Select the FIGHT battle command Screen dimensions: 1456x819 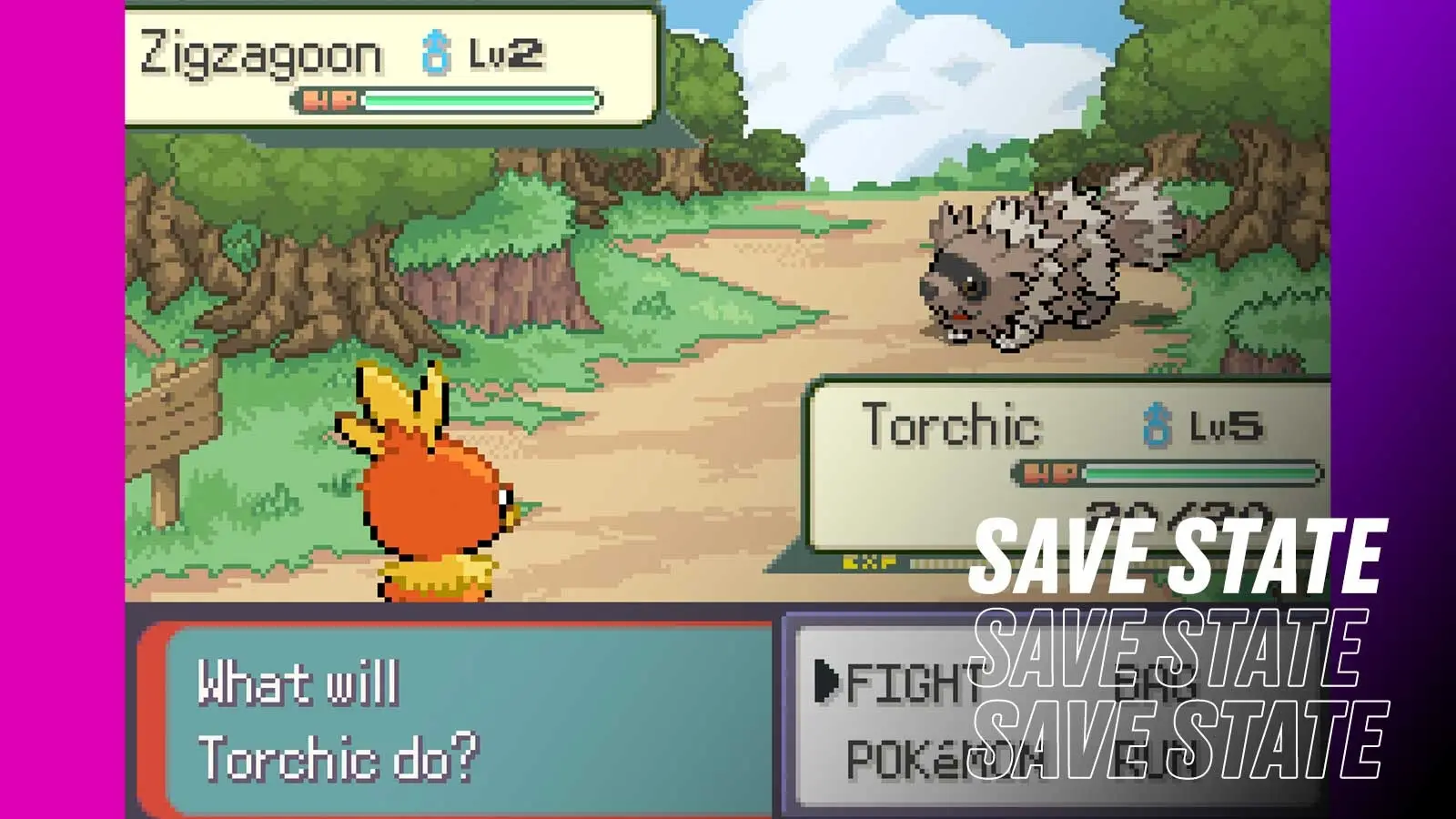pos(911,682)
